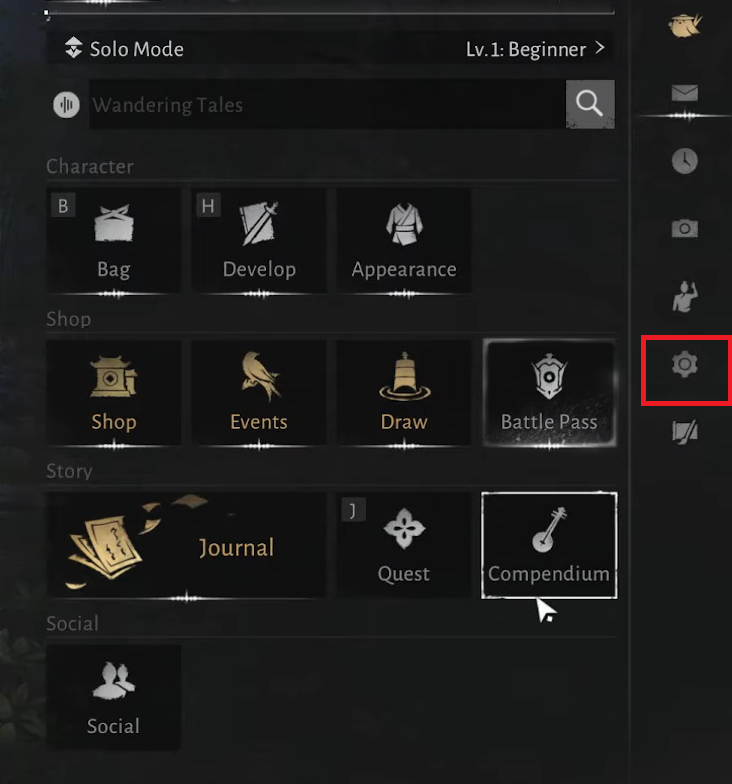Focus the Wandering Tales search field

326,105
